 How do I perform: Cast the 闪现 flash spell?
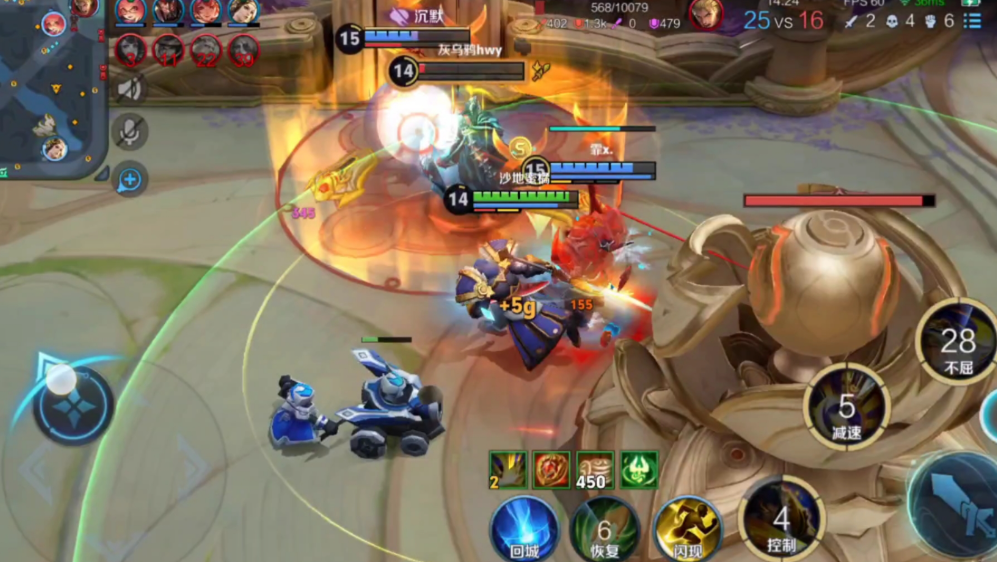pos(688,527)
